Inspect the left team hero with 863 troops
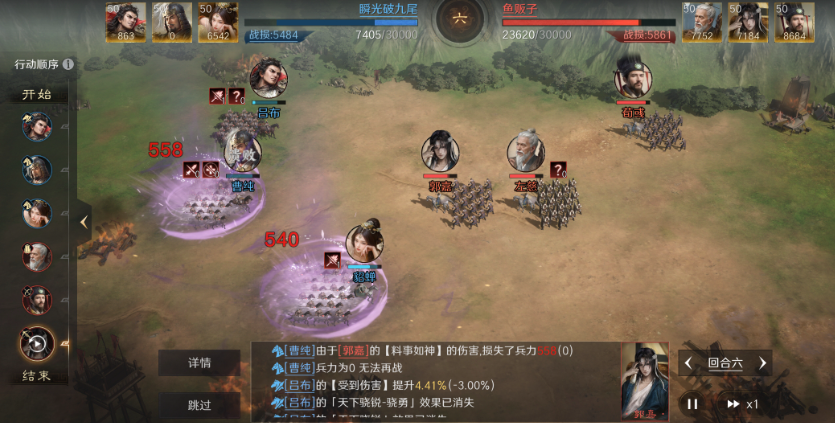Viewport: 835px width, 423px height. 126,21
